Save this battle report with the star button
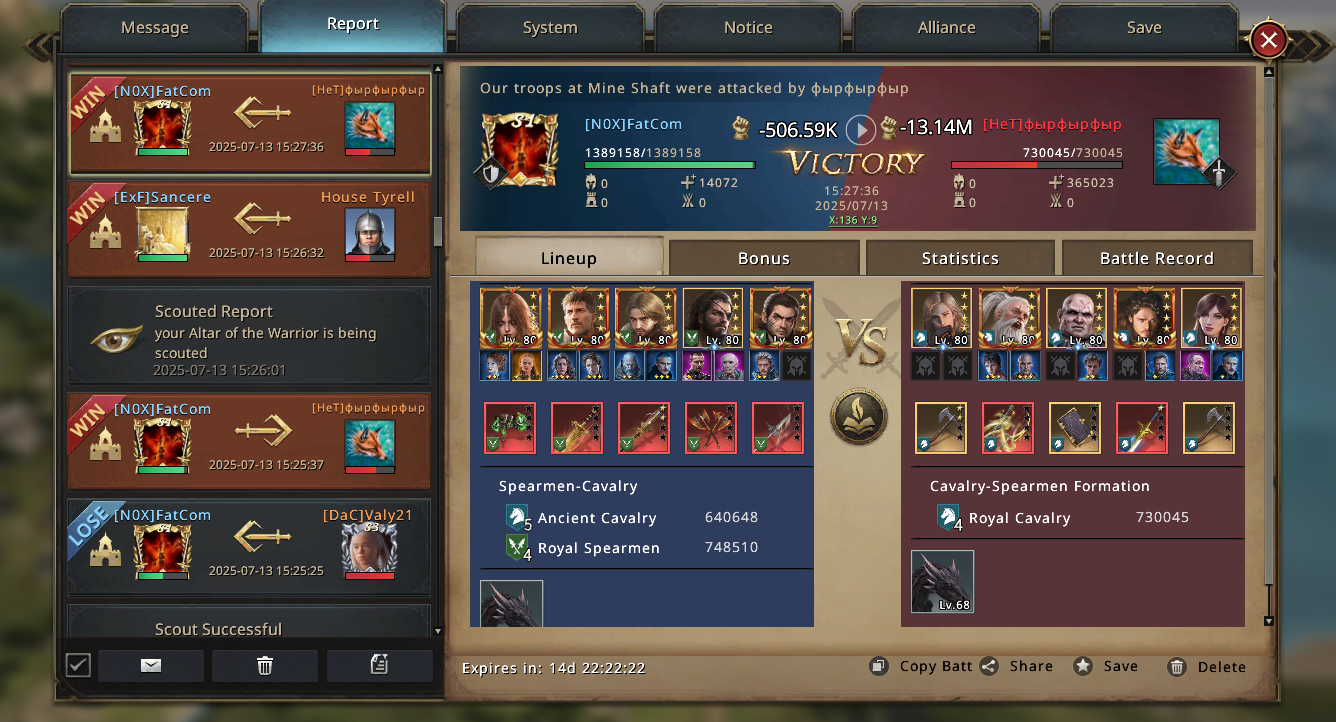This screenshot has height=722, width=1336. pos(1107,666)
